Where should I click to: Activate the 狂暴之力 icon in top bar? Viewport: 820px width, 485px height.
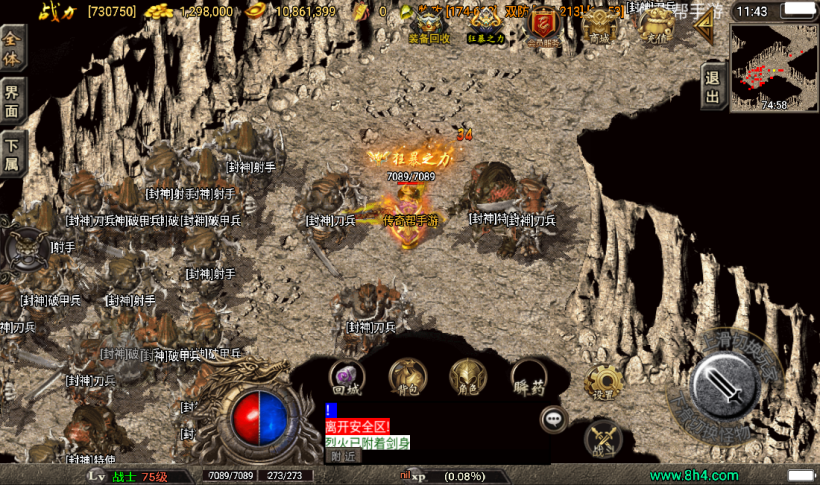tap(486, 24)
